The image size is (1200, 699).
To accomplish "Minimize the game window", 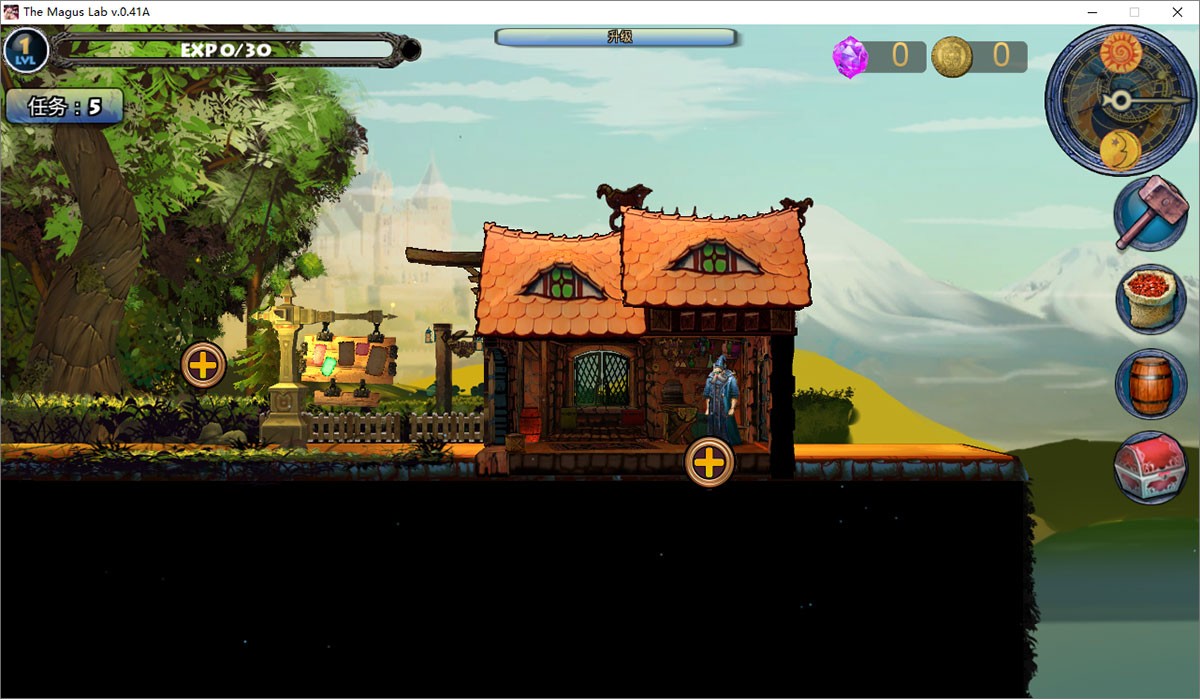I will pyautogui.click(x=1092, y=12).
